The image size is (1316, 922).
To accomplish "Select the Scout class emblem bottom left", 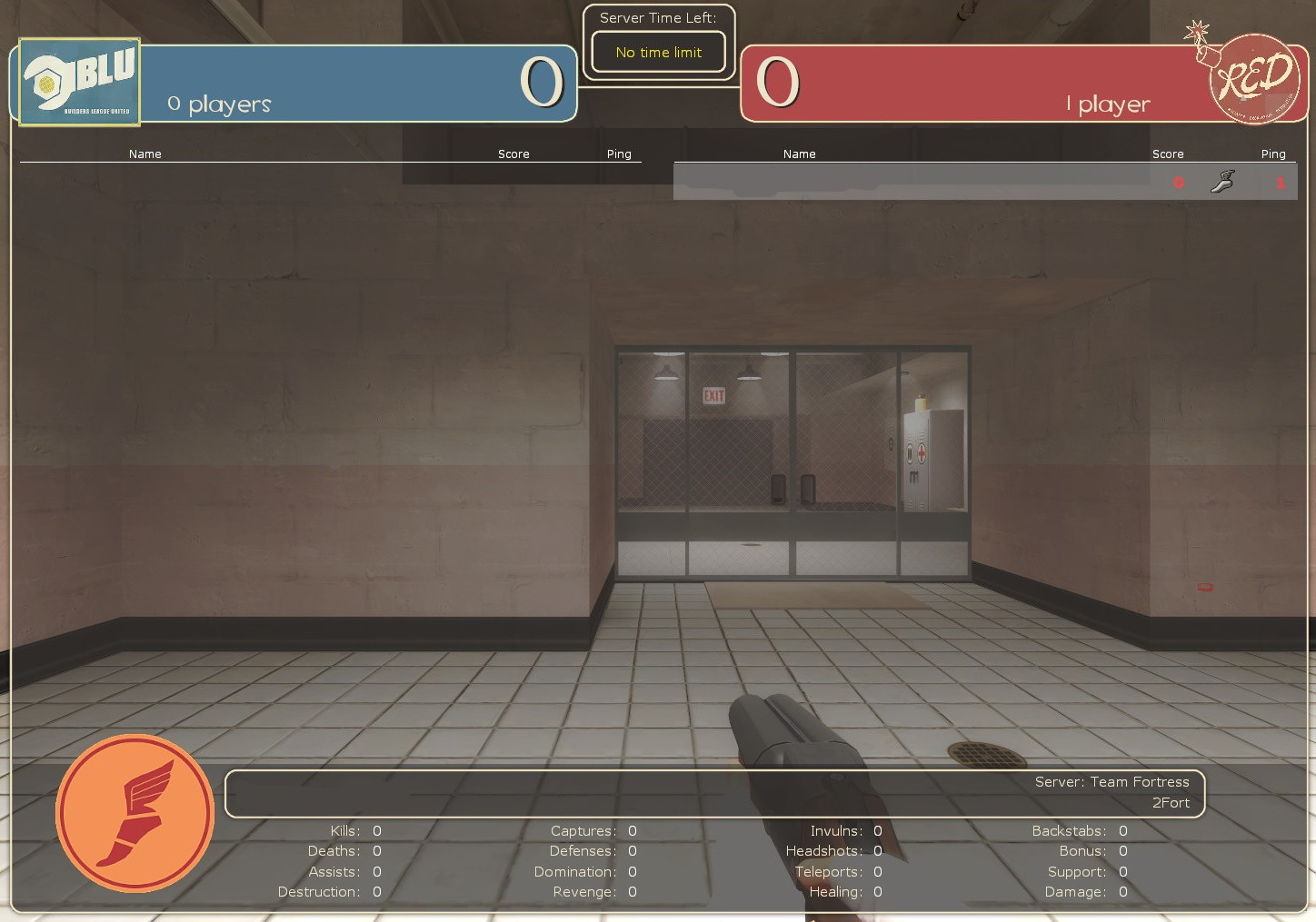I will pyautogui.click(x=135, y=813).
